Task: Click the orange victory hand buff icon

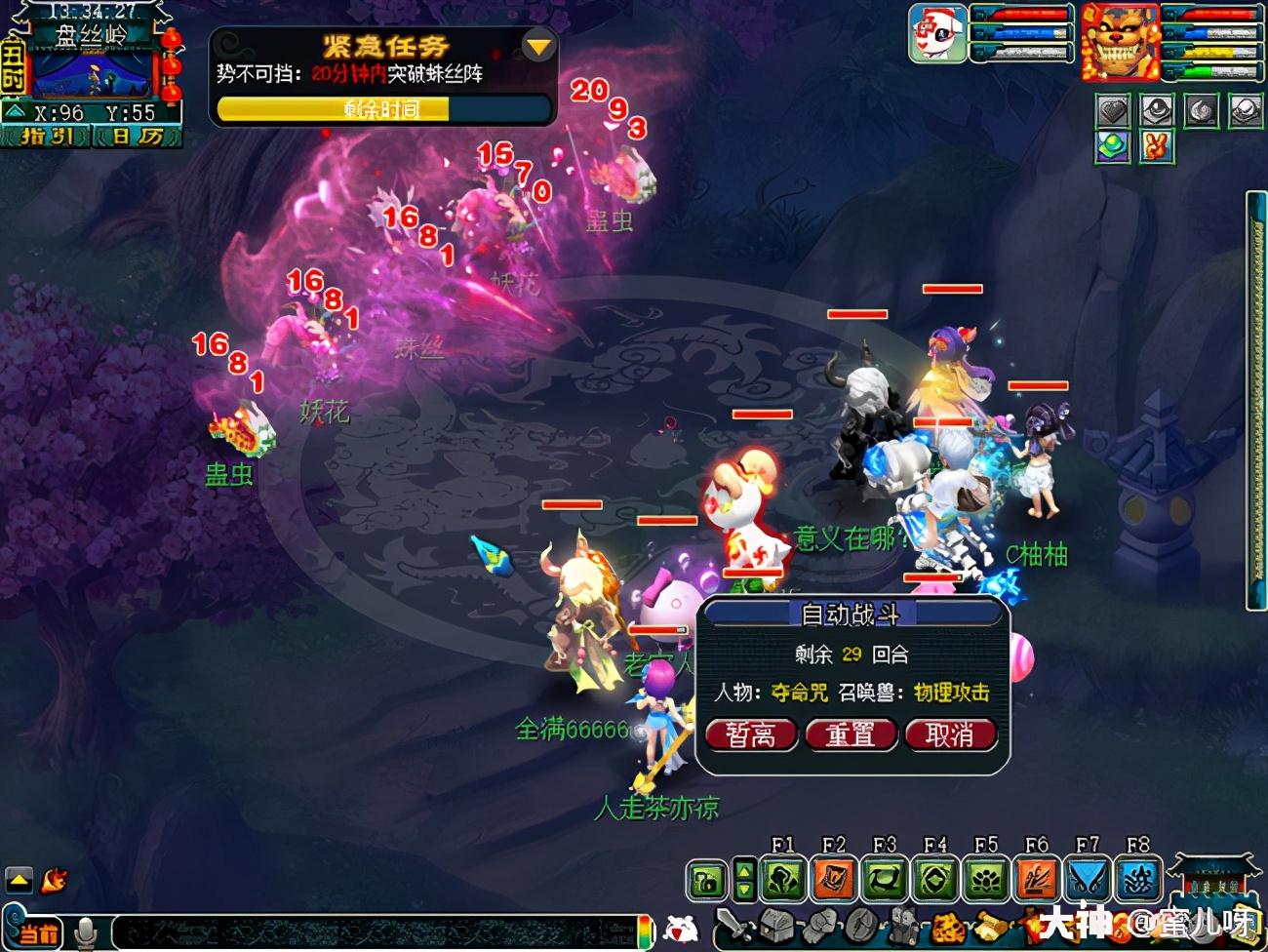Action: (1156, 147)
